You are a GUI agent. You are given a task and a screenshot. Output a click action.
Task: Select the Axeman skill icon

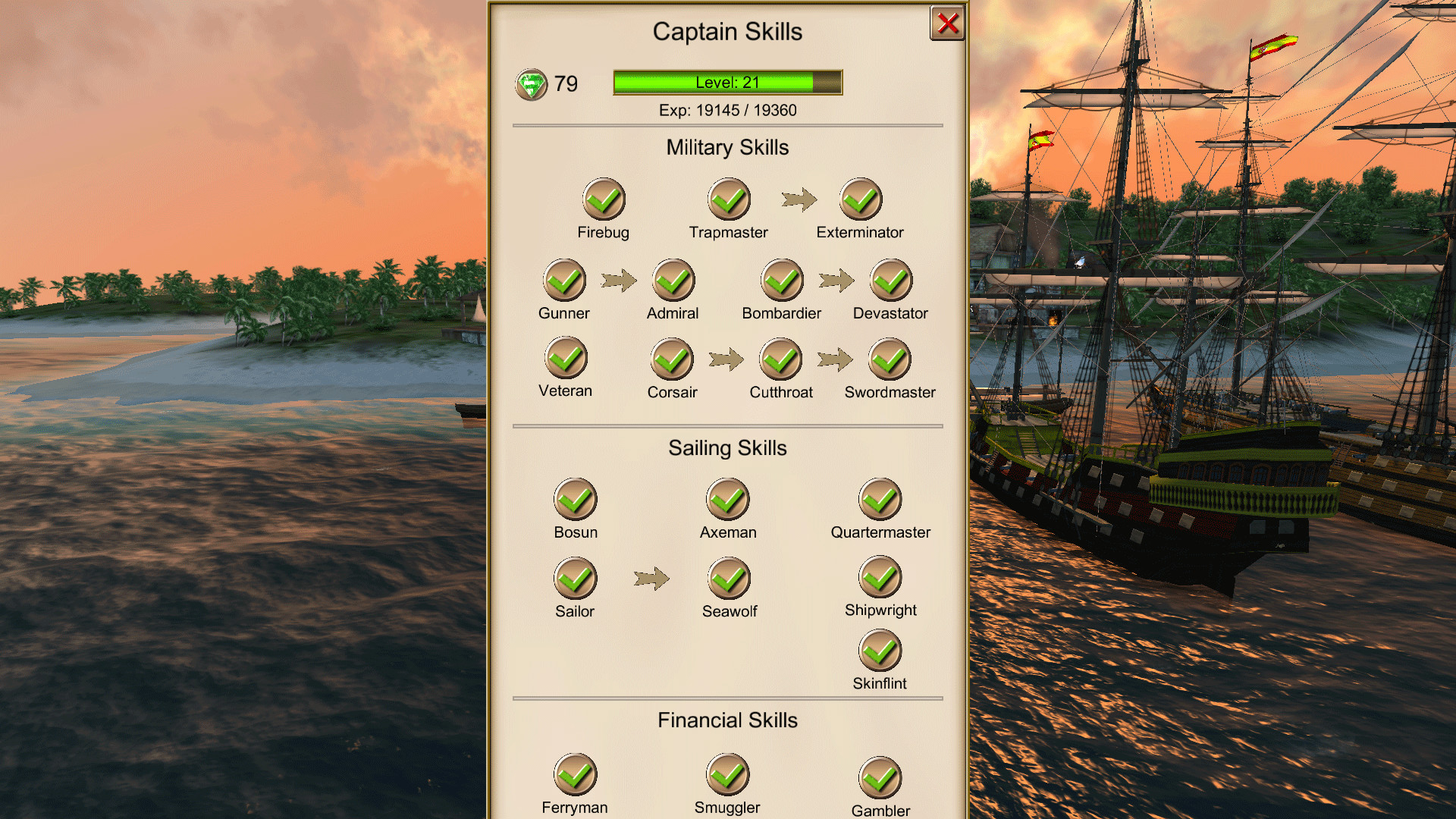[728, 500]
